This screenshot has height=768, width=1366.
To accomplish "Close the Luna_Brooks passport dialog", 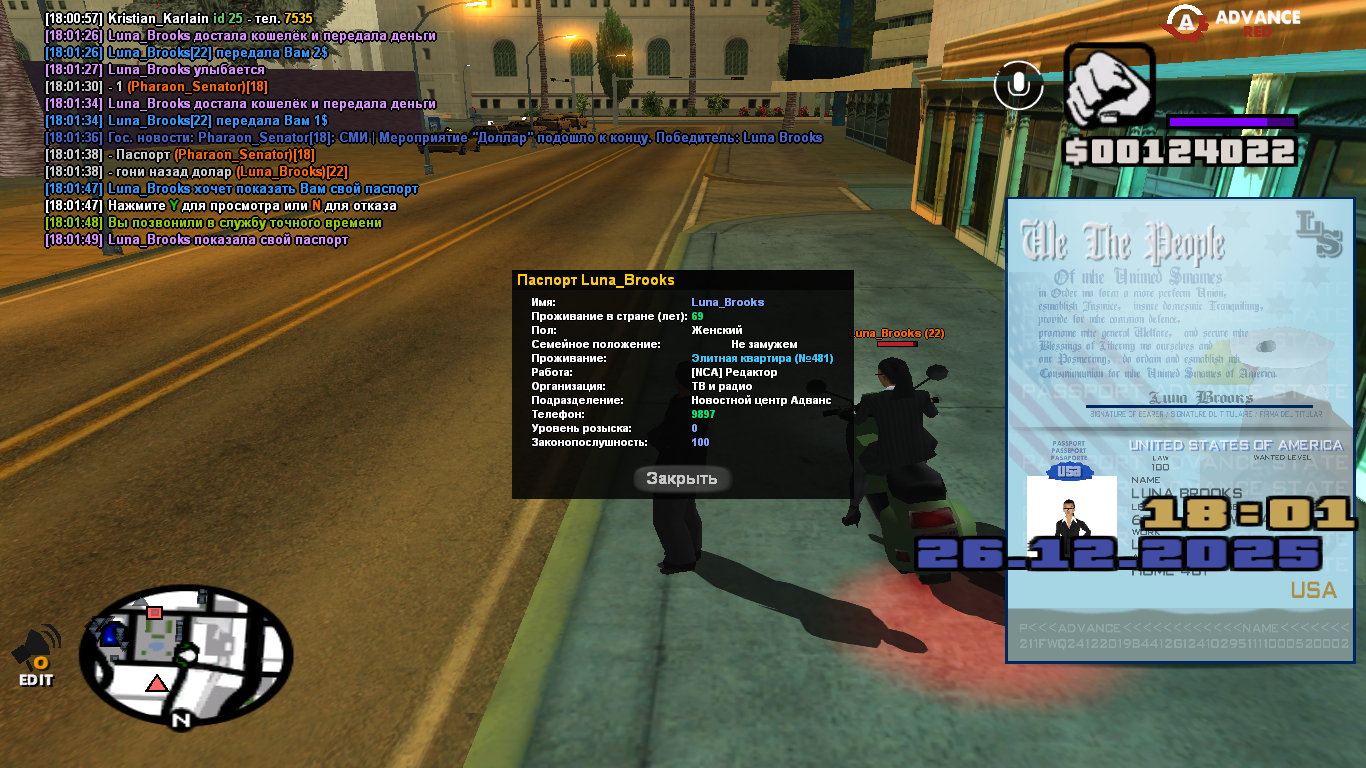I will pyautogui.click(x=681, y=479).
